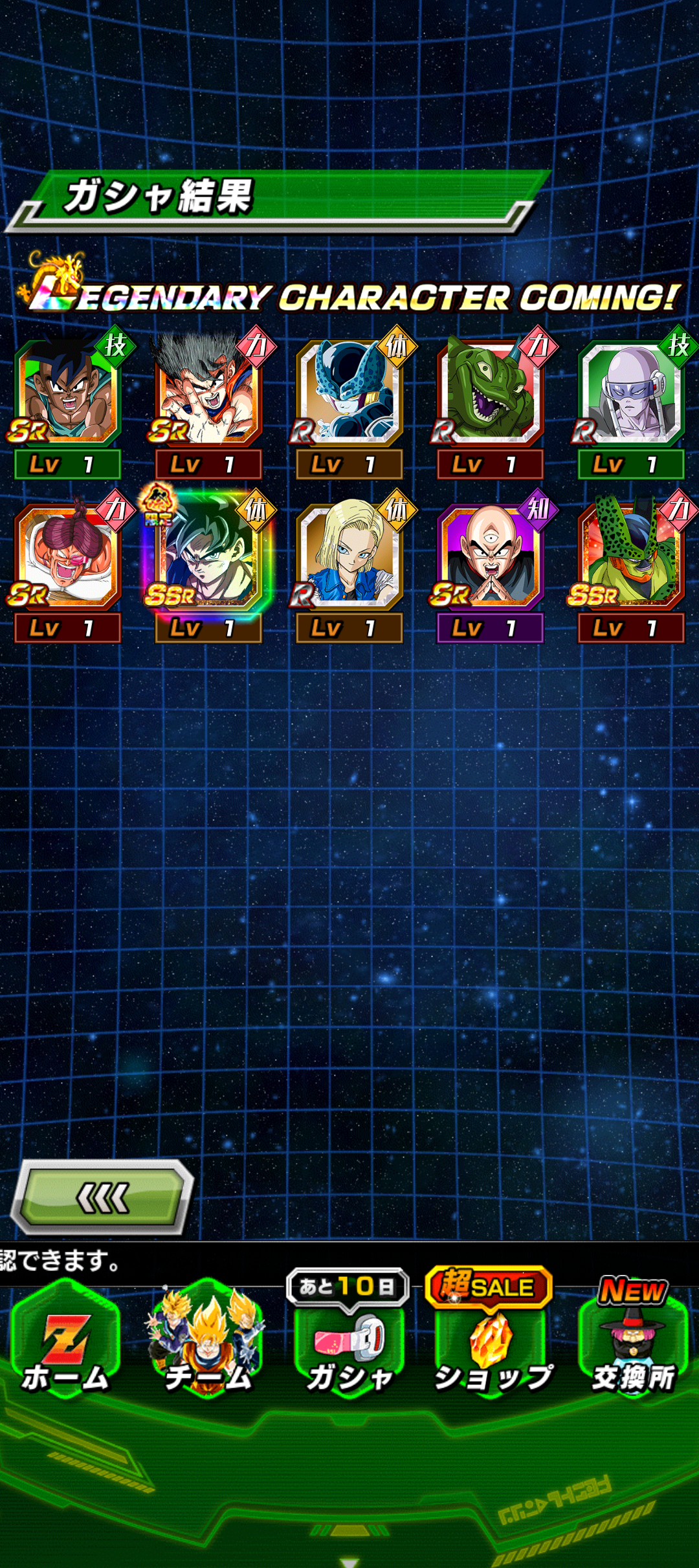The width and height of the screenshot is (699, 1568).
Task: Go back with the green arrow button
Action: 104,1198
